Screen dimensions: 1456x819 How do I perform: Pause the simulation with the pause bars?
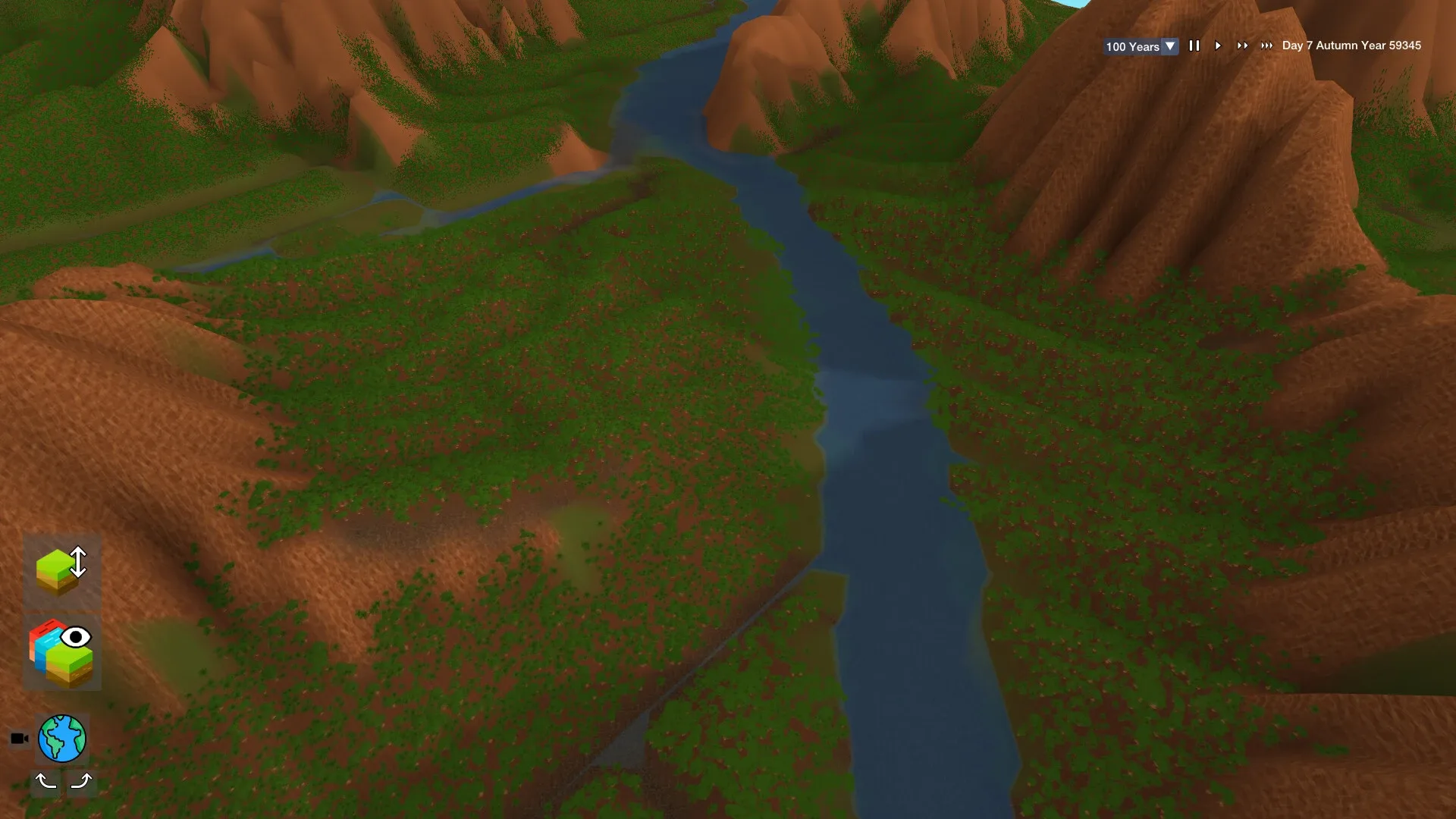point(1194,45)
